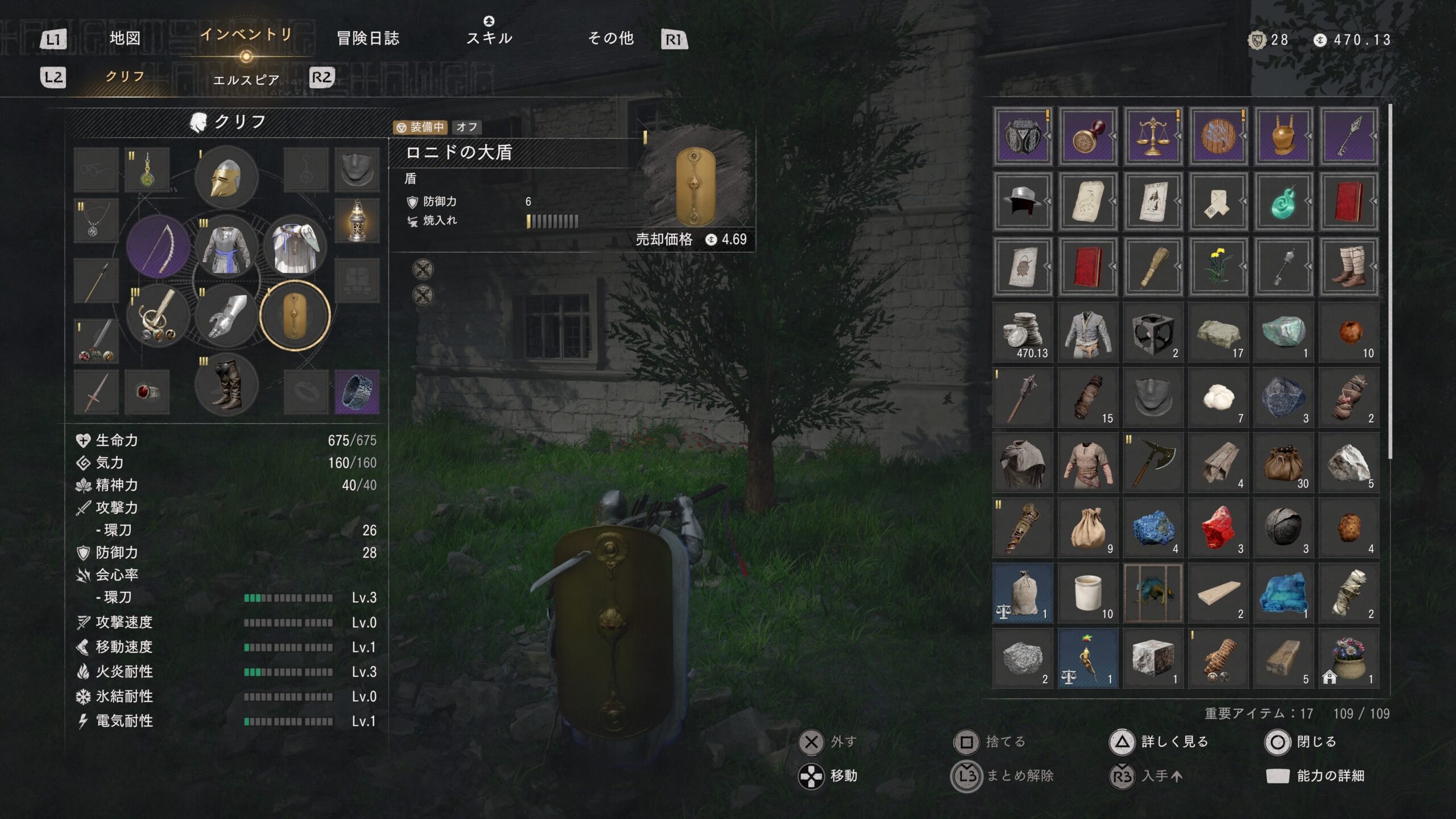
Task: Select the equipped golden tower shield slot
Action: click(295, 315)
